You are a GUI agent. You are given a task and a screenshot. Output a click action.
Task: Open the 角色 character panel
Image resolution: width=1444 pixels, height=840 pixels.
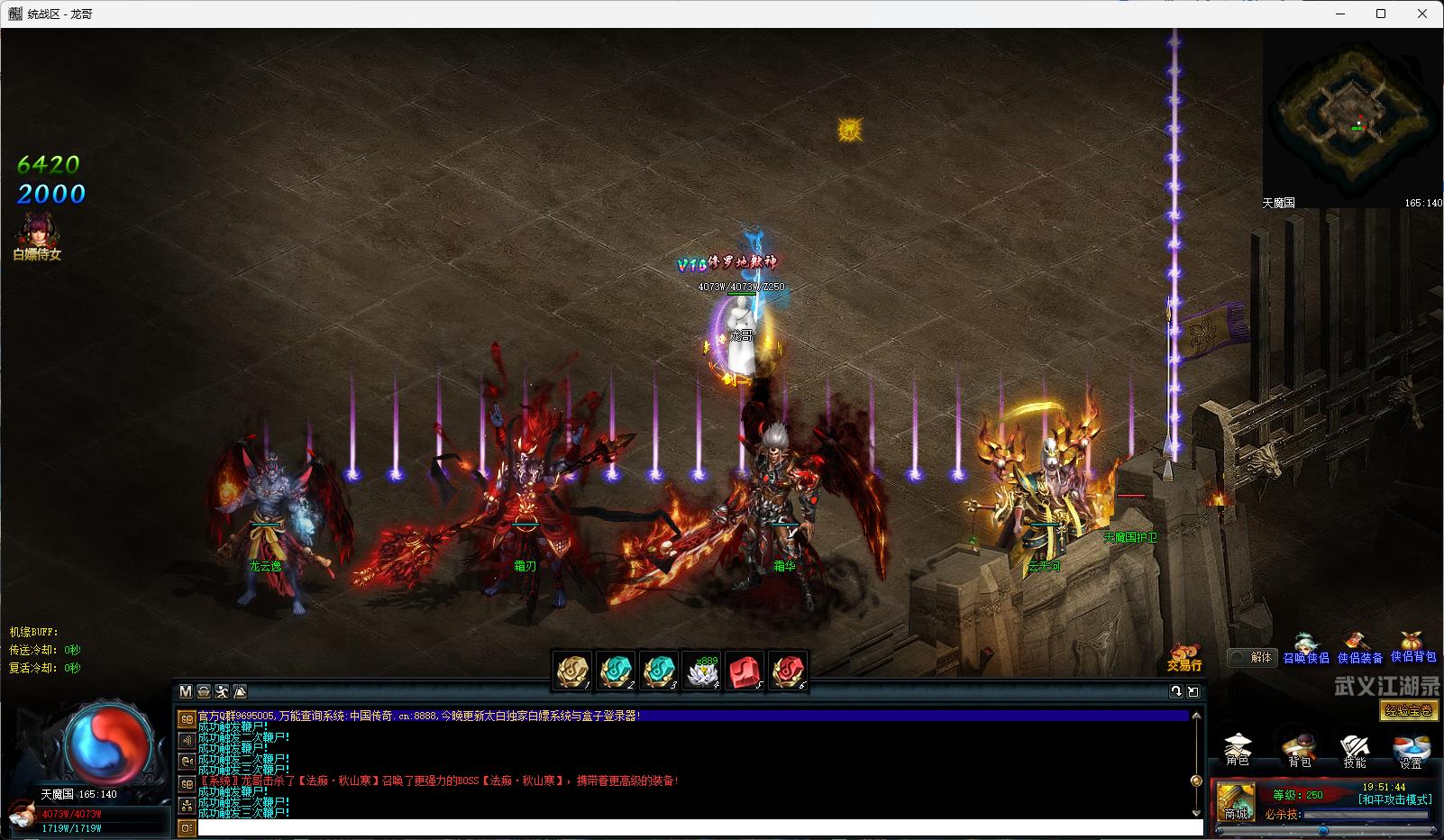pos(1238,749)
